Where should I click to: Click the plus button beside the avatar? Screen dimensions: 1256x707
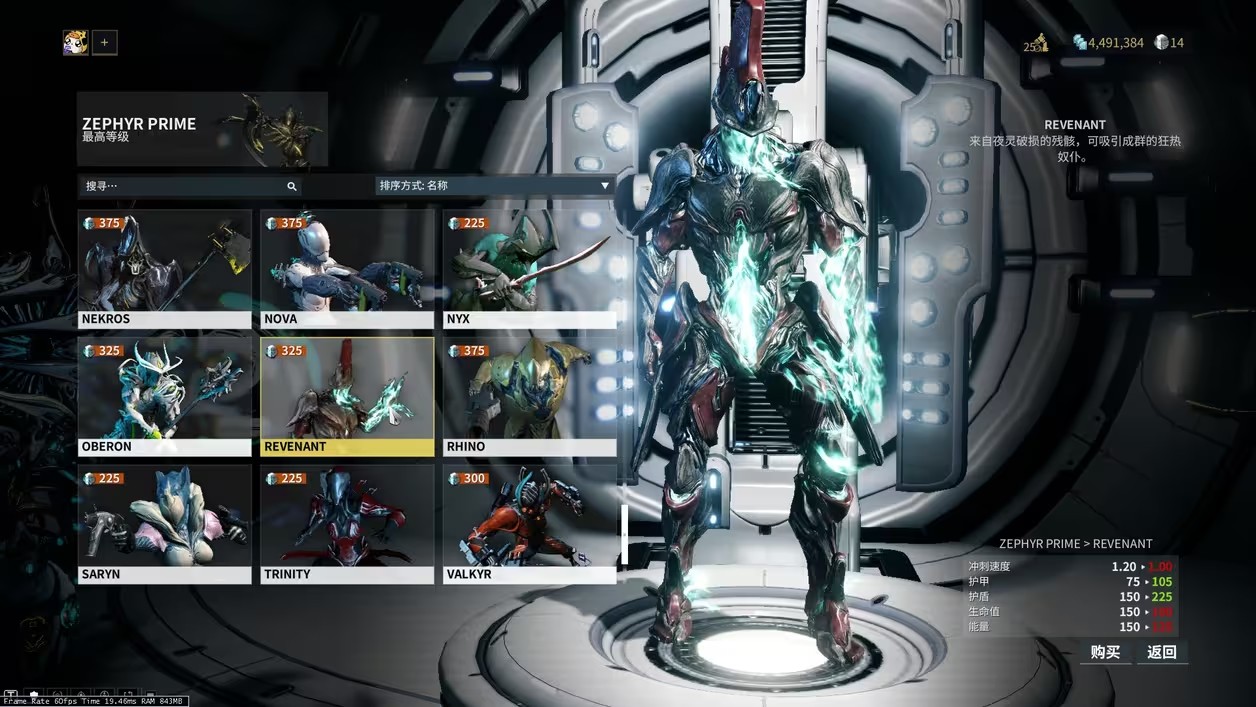click(105, 42)
